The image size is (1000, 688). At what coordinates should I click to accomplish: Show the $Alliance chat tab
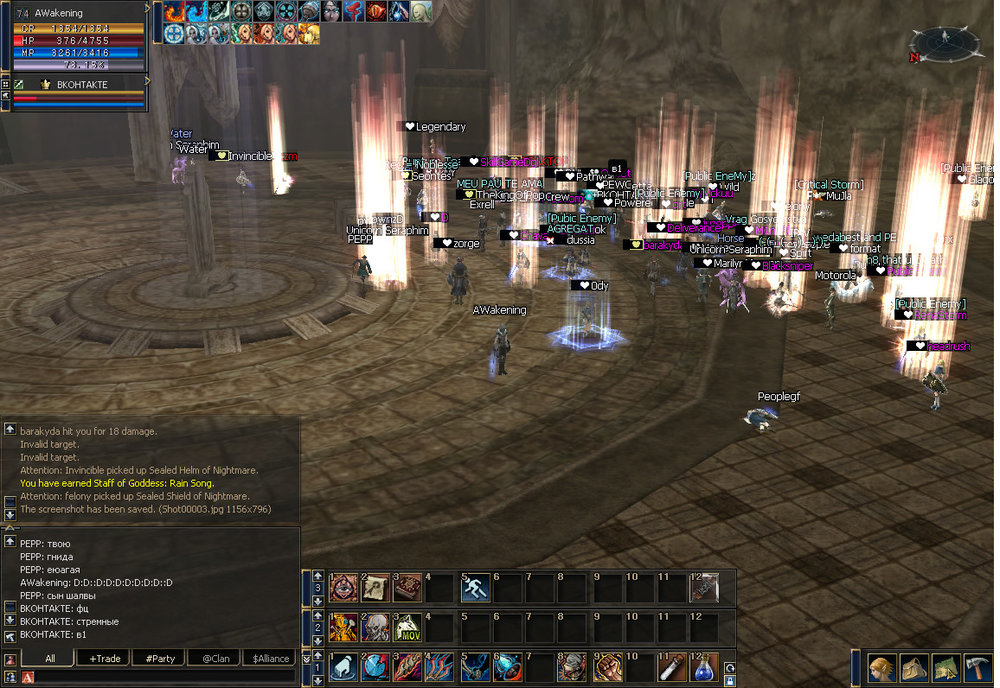tap(271, 658)
